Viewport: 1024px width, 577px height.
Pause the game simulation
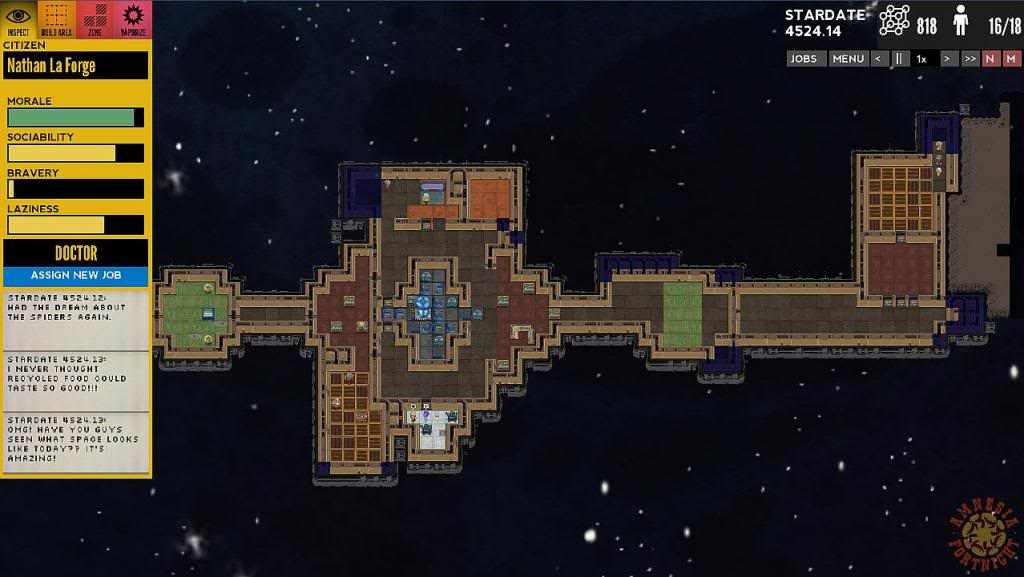point(899,59)
